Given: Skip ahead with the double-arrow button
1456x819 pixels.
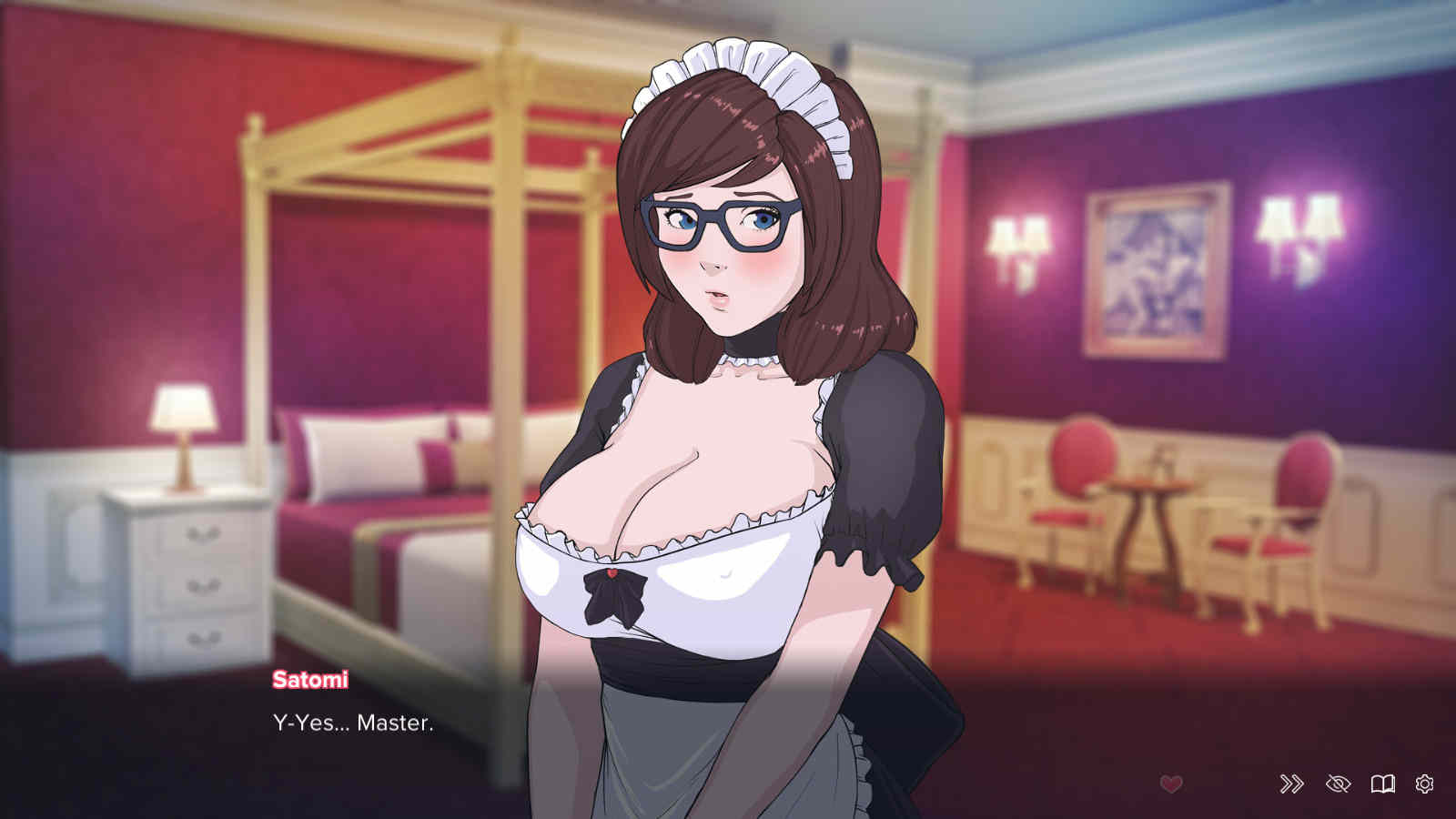Looking at the screenshot, I should click(x=1291, y=784).
